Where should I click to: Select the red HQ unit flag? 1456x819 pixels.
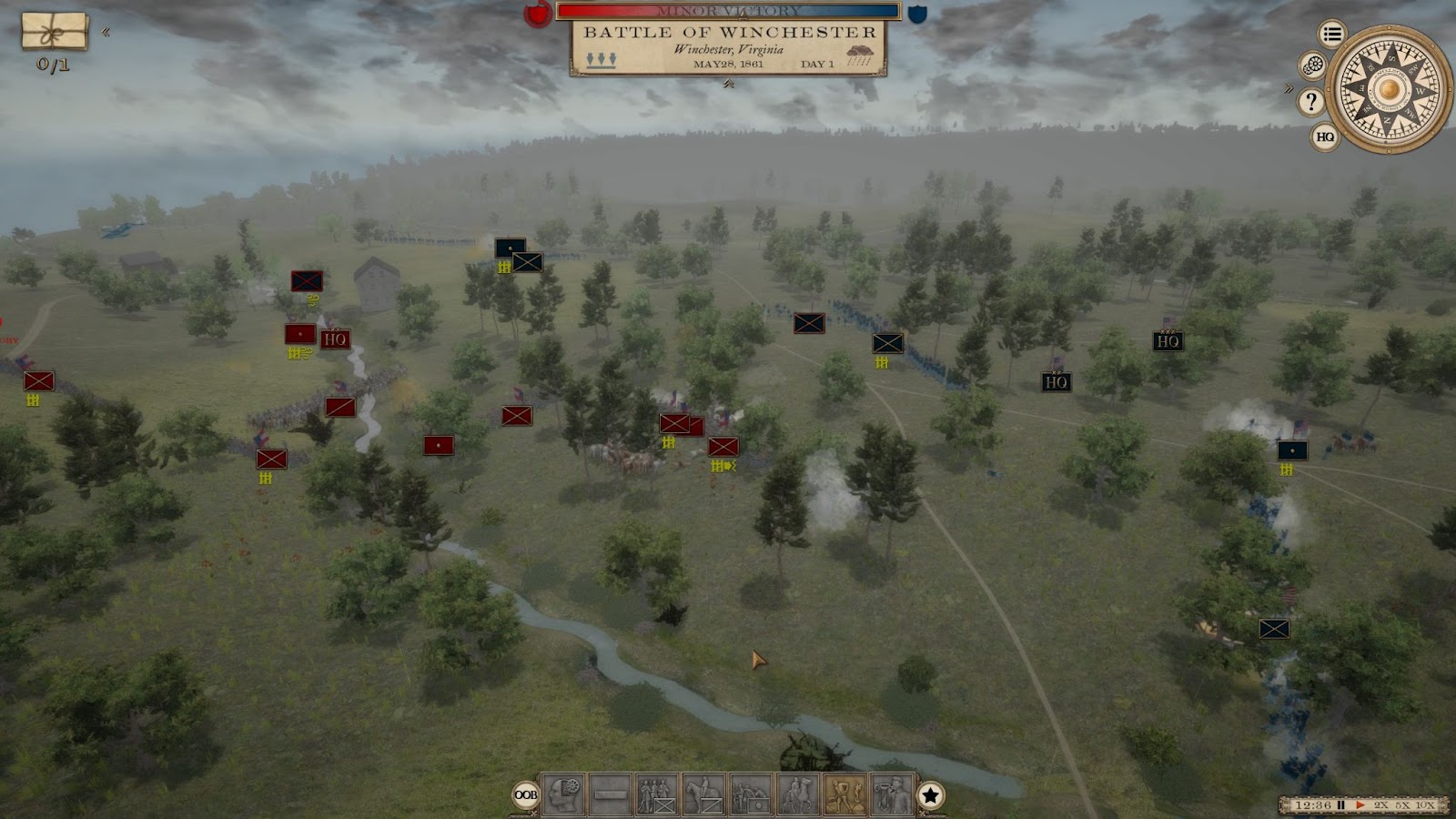335,339
